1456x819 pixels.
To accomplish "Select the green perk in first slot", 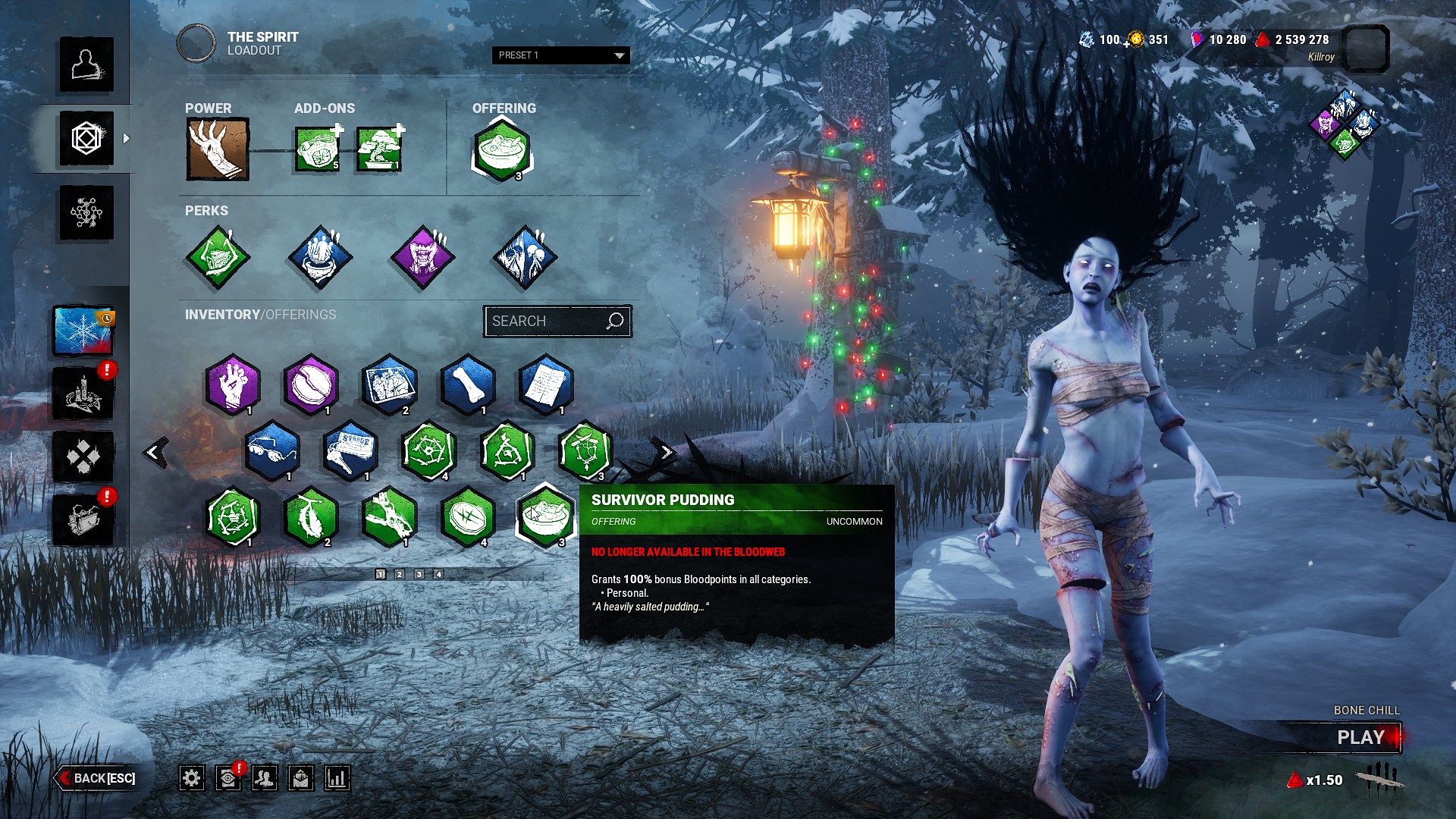I will pyautogui.click(x=218, y=258).
